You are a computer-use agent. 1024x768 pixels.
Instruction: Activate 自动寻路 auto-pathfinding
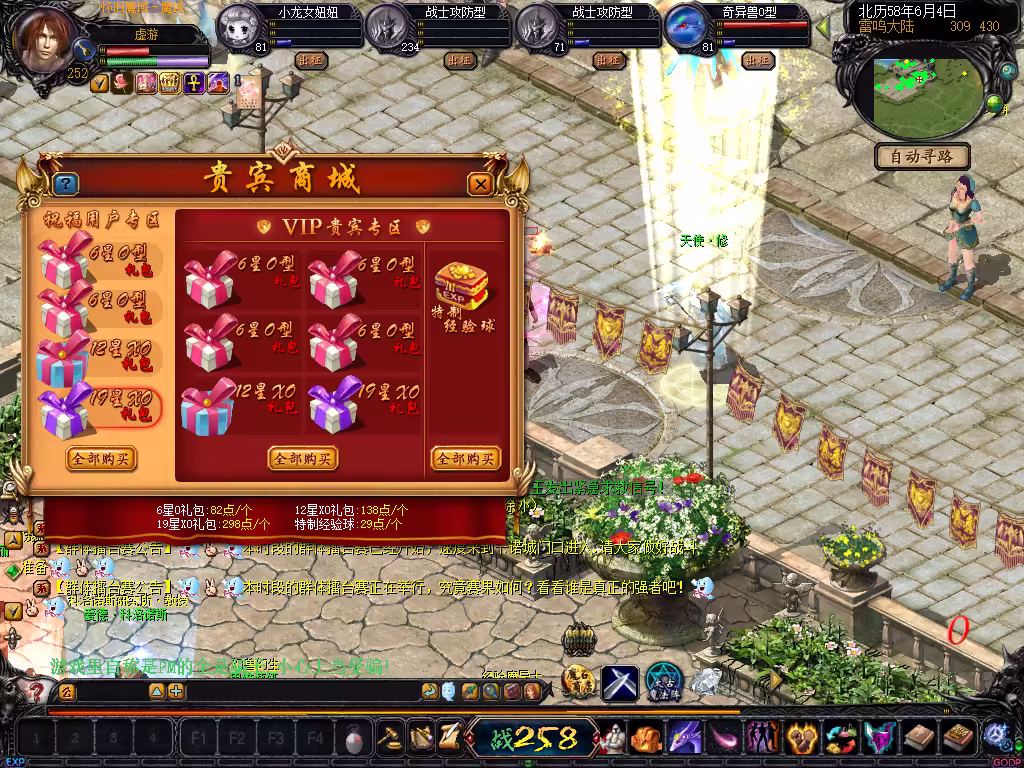922,156
